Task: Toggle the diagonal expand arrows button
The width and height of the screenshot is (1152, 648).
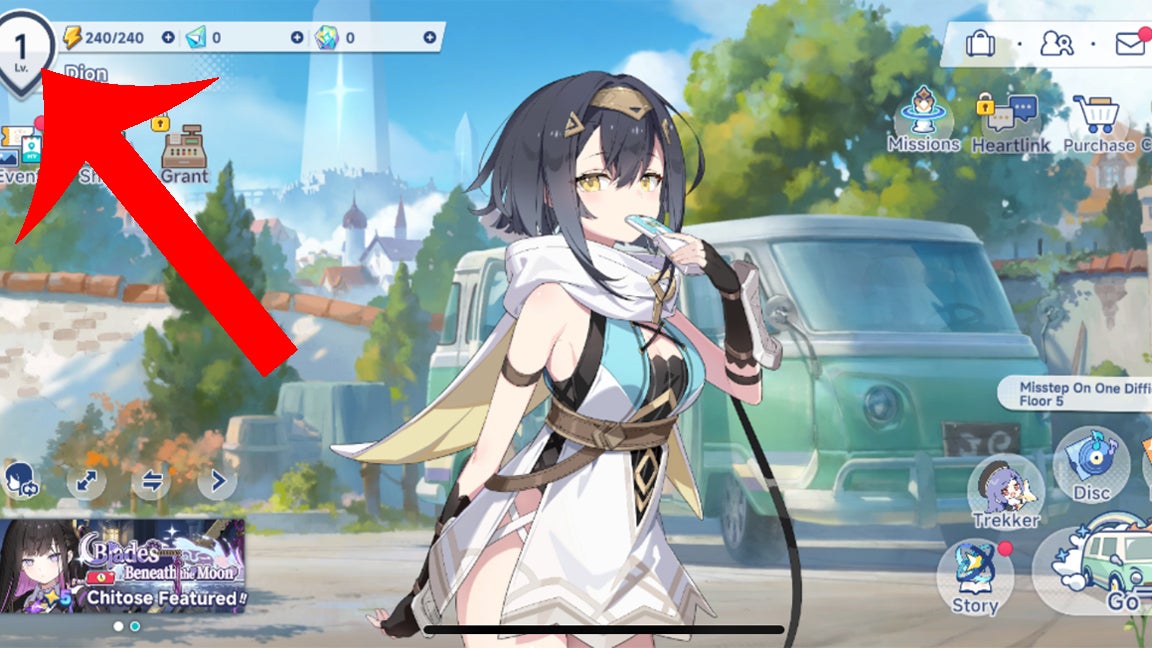Action: pos(87,482)
